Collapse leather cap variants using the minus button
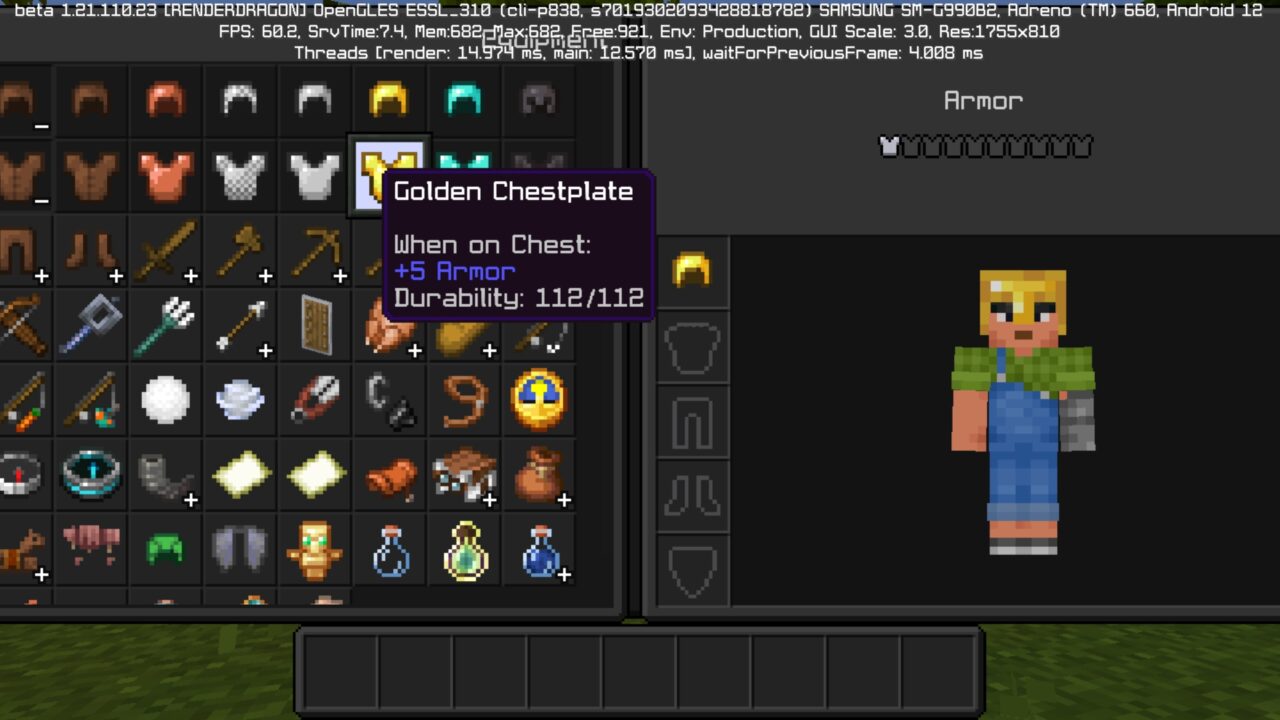The width and height of the screenshot is (1280, 720). (40, 127)
